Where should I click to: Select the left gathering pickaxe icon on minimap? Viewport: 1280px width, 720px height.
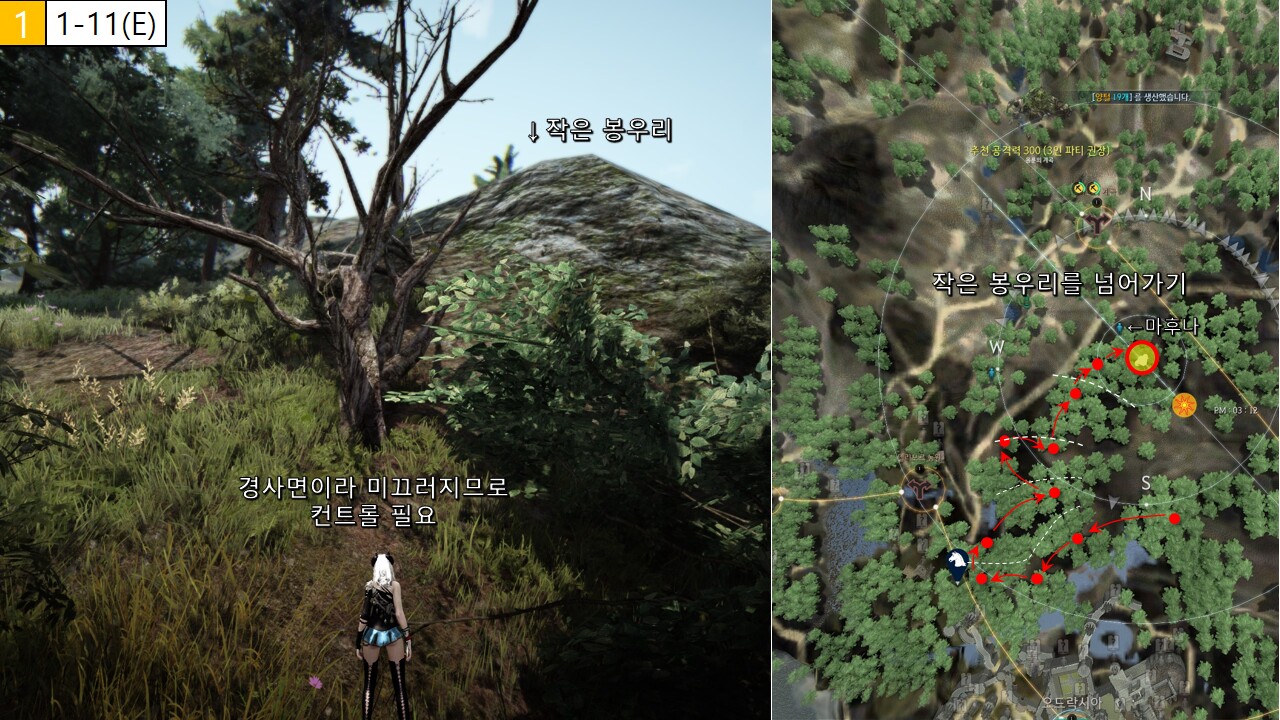tap(1078, 188)
